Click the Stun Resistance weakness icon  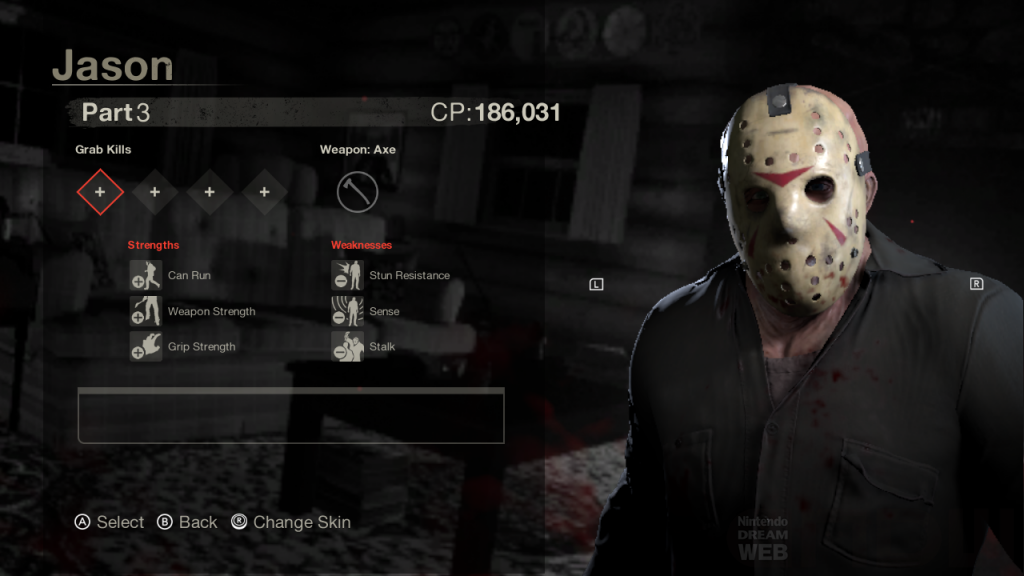[347, 276]
